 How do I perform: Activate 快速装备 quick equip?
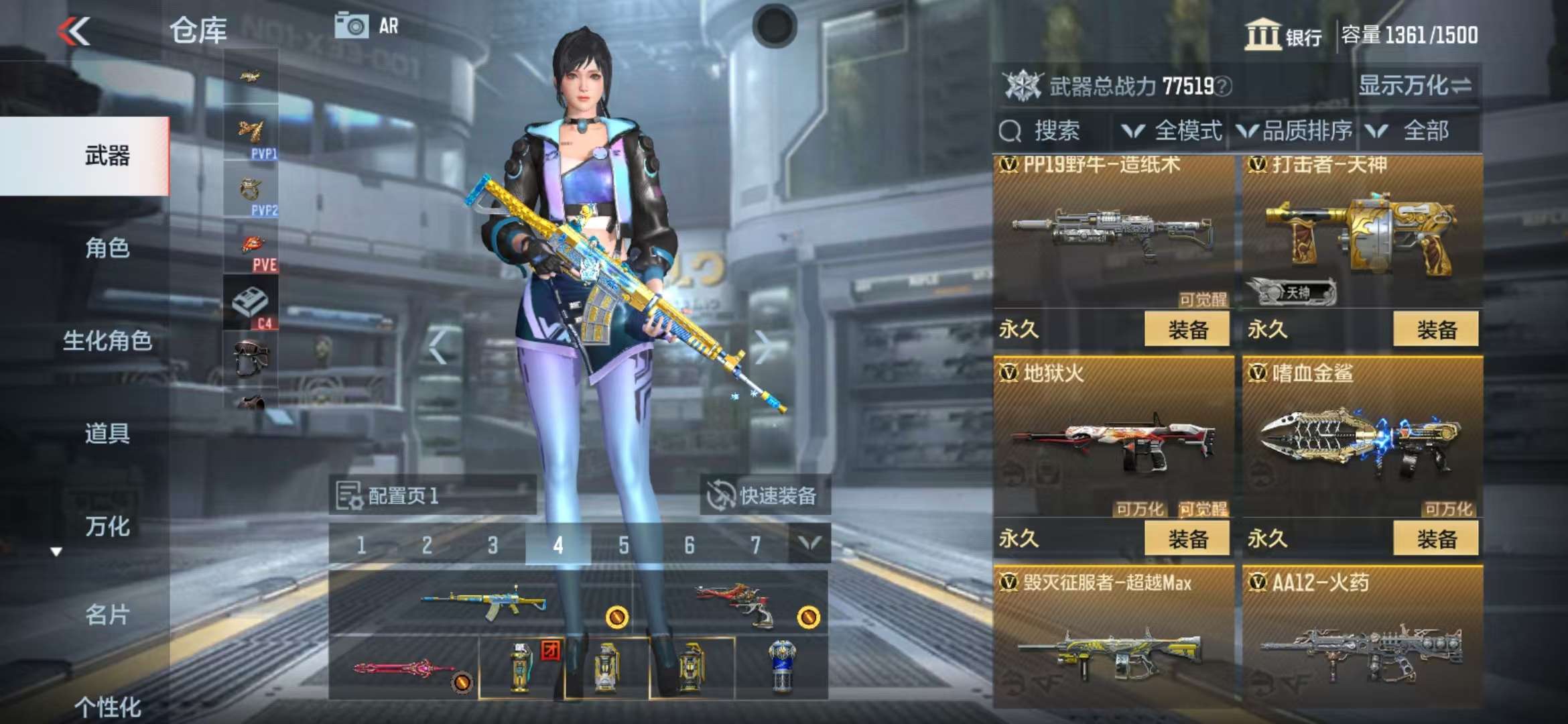coord(765,495)
